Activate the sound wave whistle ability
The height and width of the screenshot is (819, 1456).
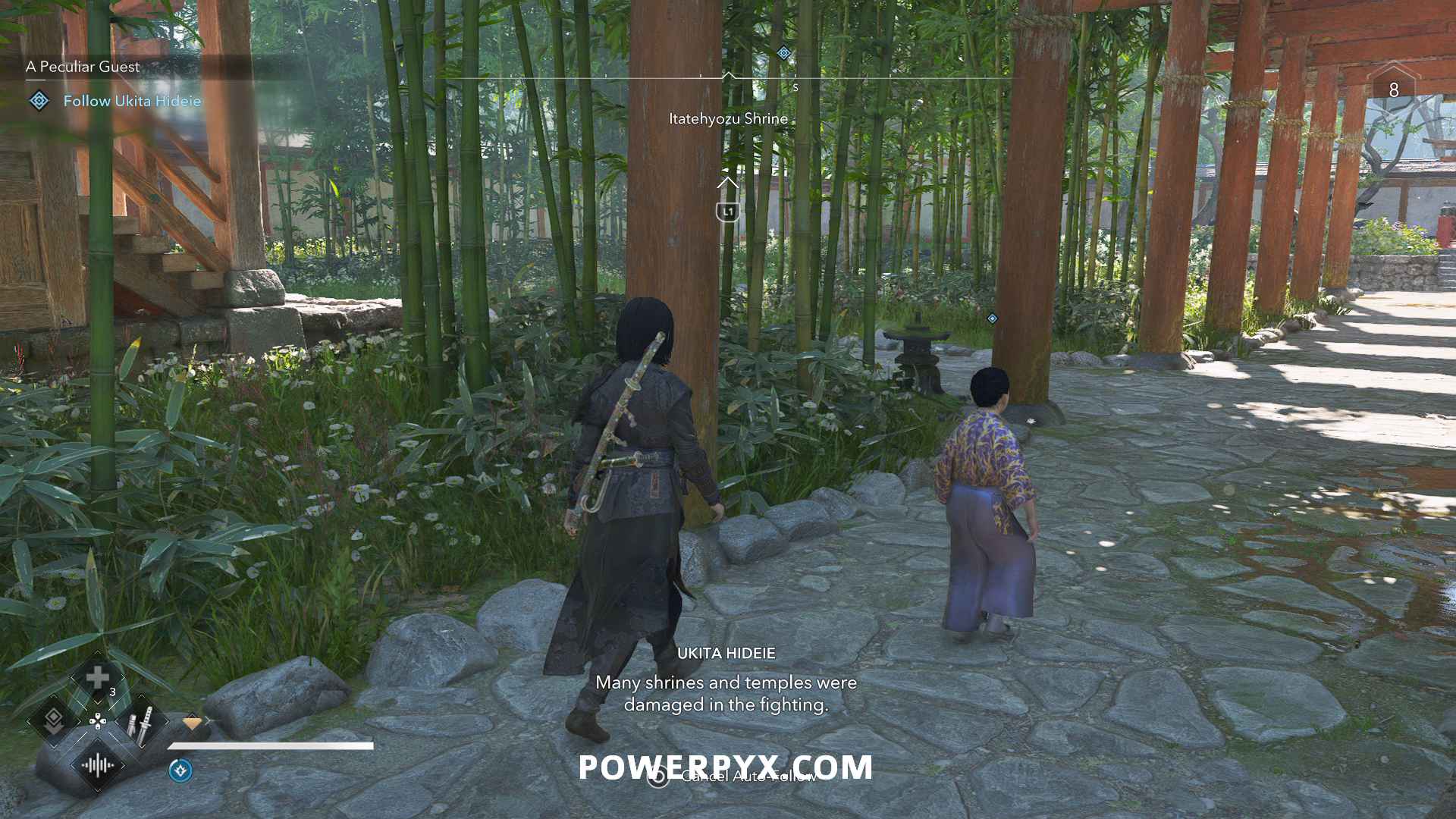tap(98, 765)
